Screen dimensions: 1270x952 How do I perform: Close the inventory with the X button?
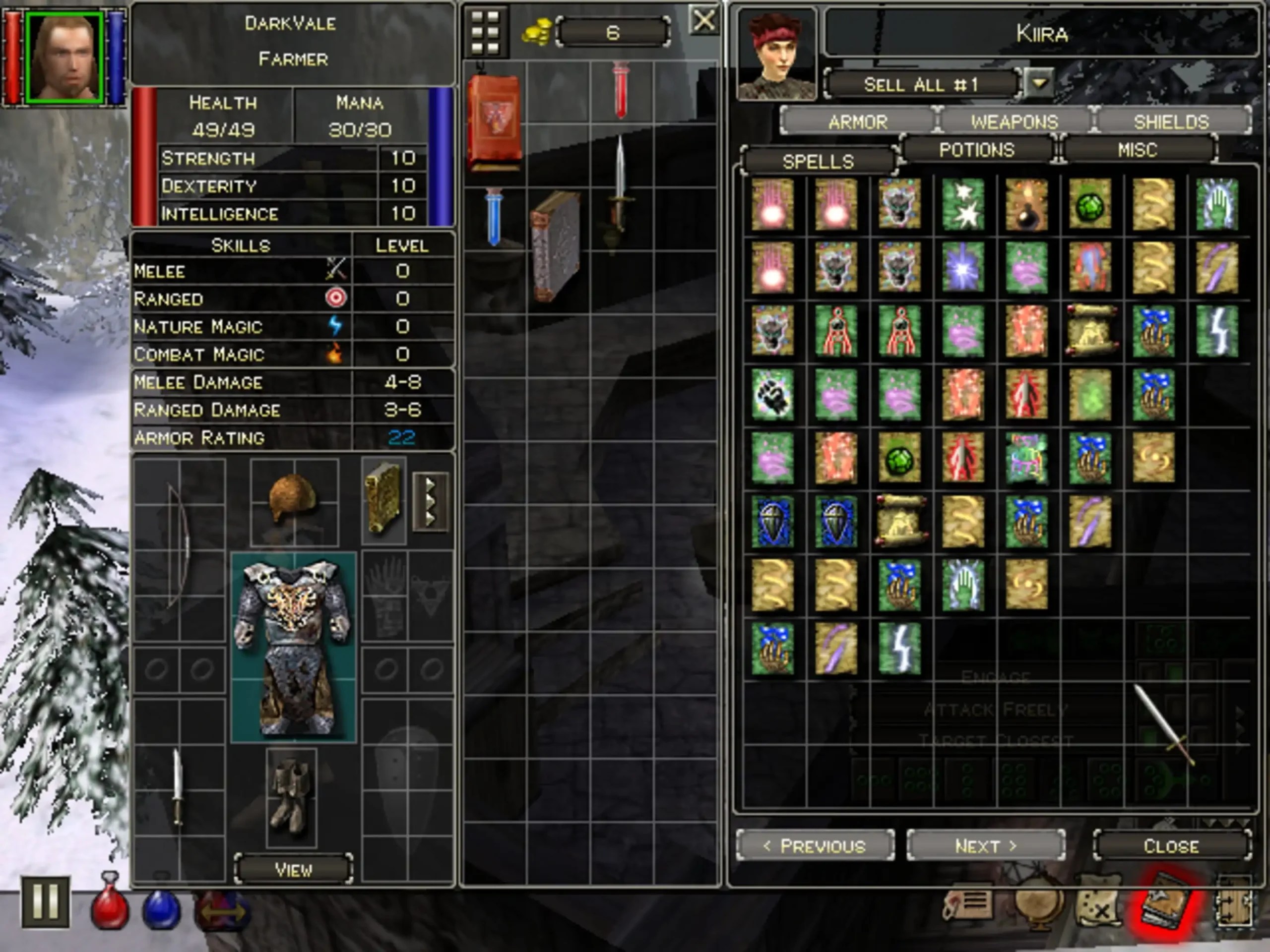tap(704, 21)
